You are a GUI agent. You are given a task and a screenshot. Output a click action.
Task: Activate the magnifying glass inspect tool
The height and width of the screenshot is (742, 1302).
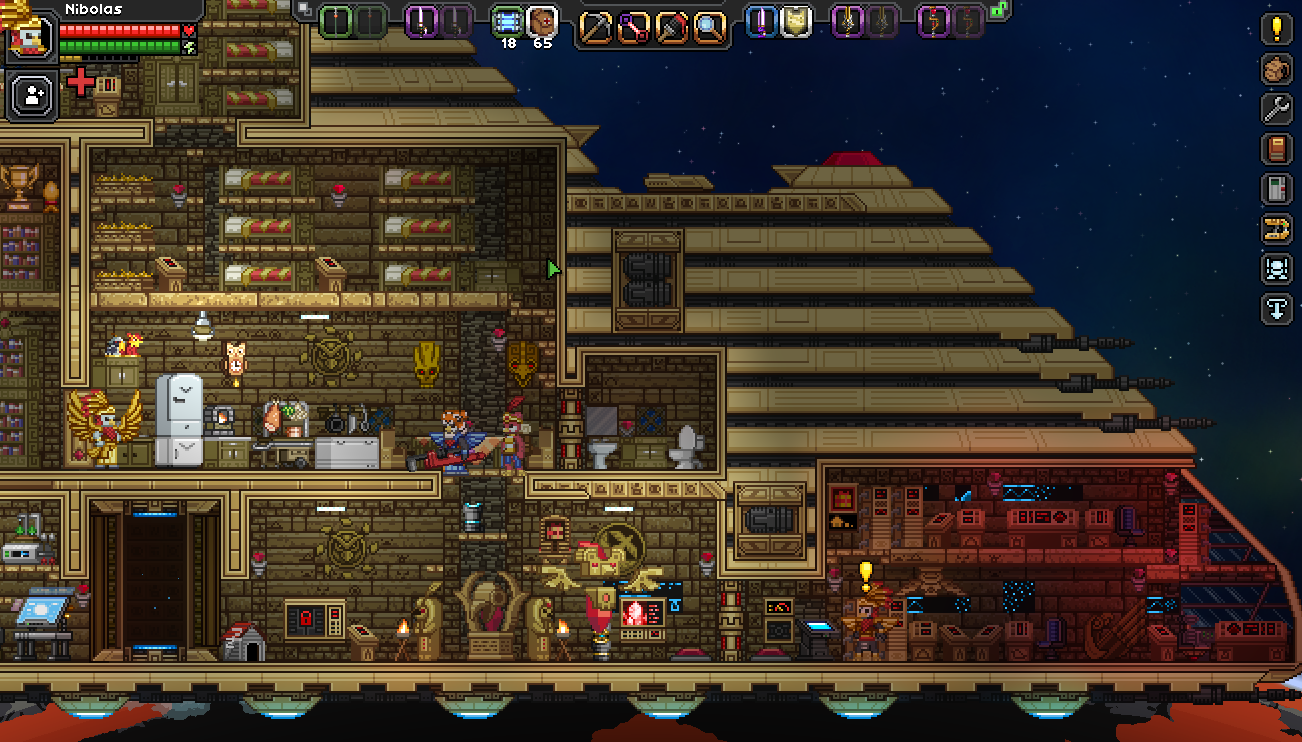(x=707, y=25)
